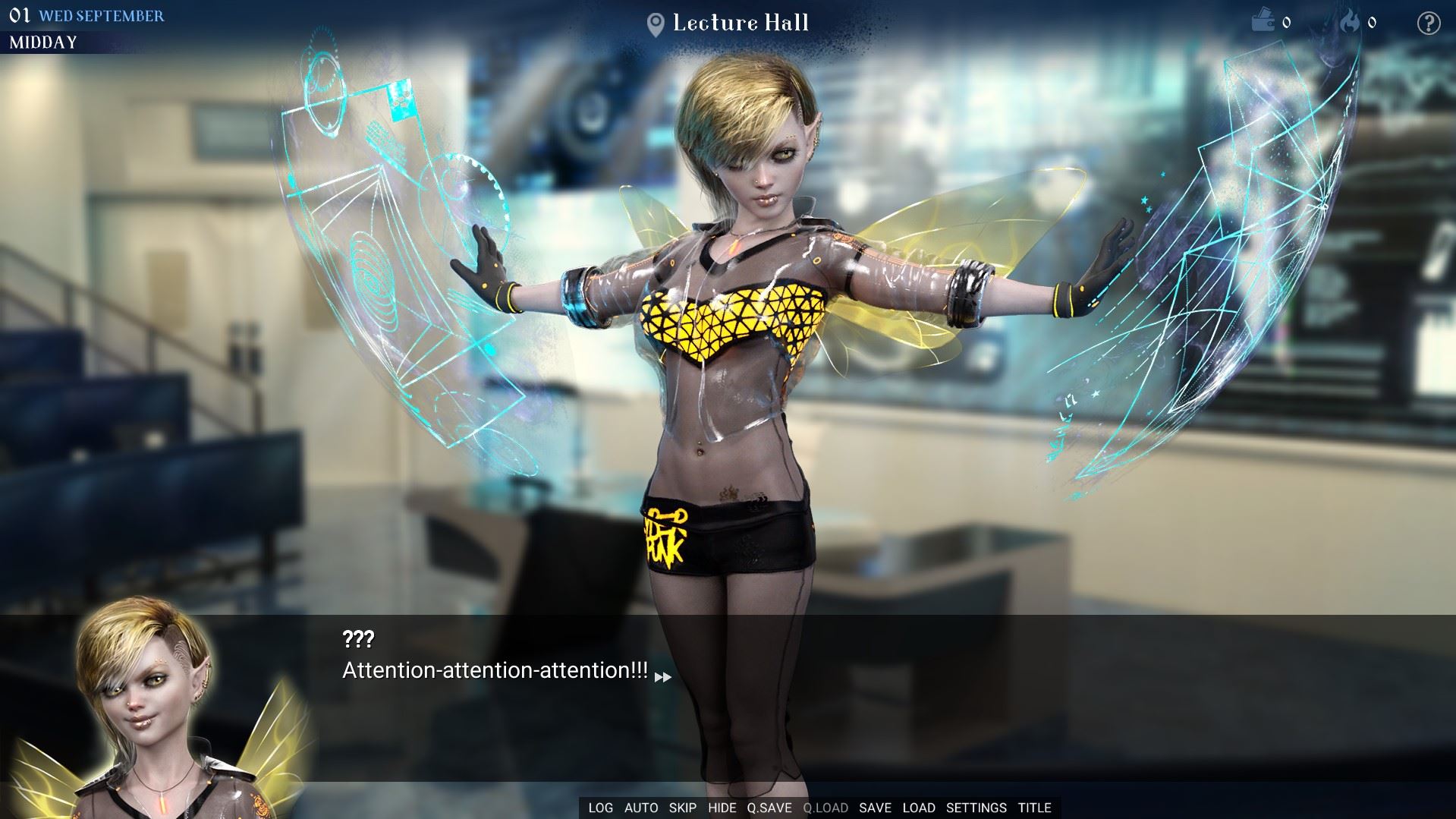The image size is (1456, 819).
Task: Open the SAVE game menu
Action: (875, 808)
